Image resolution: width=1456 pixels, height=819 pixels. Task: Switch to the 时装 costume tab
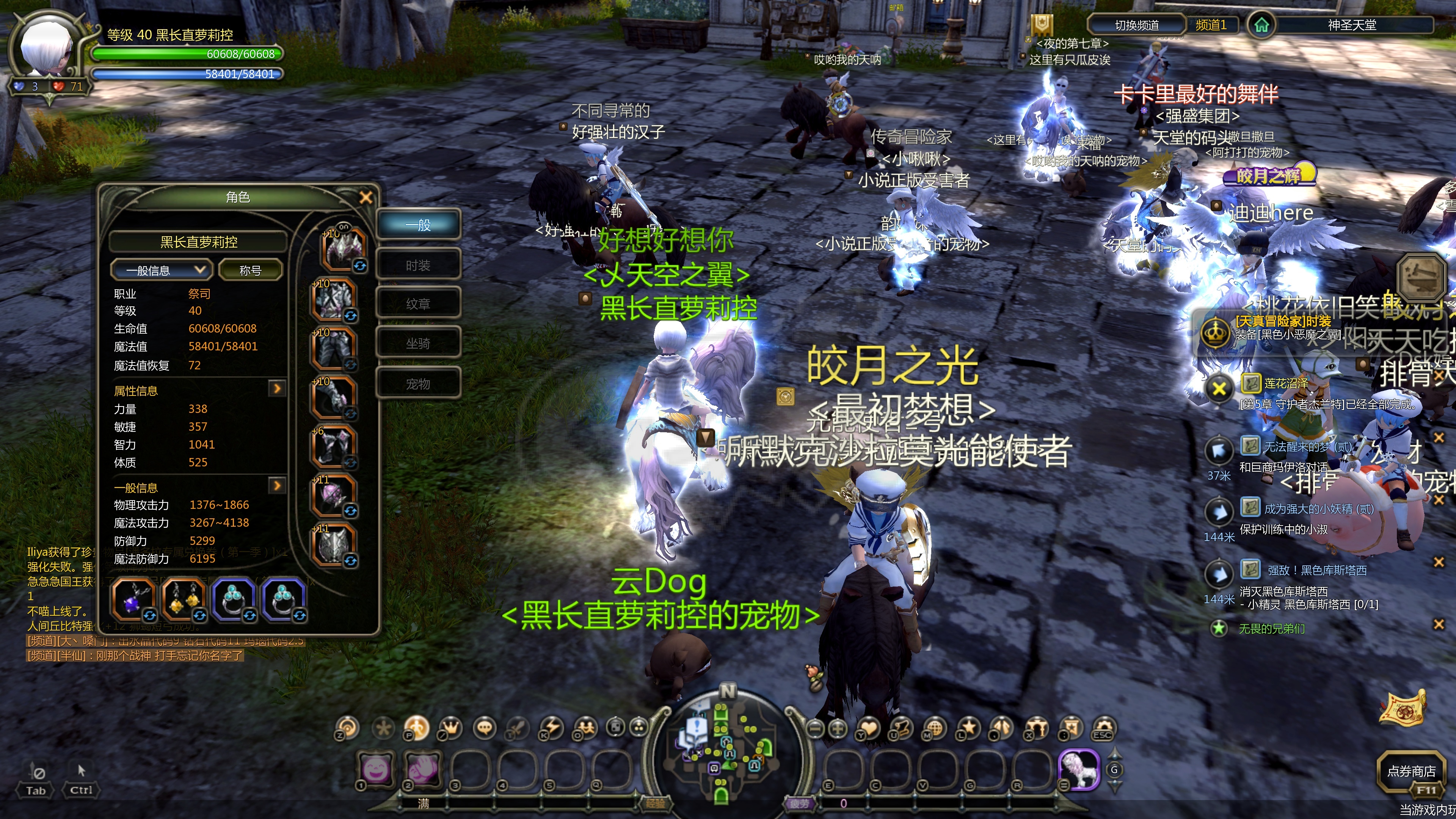(x=419, y=265)
